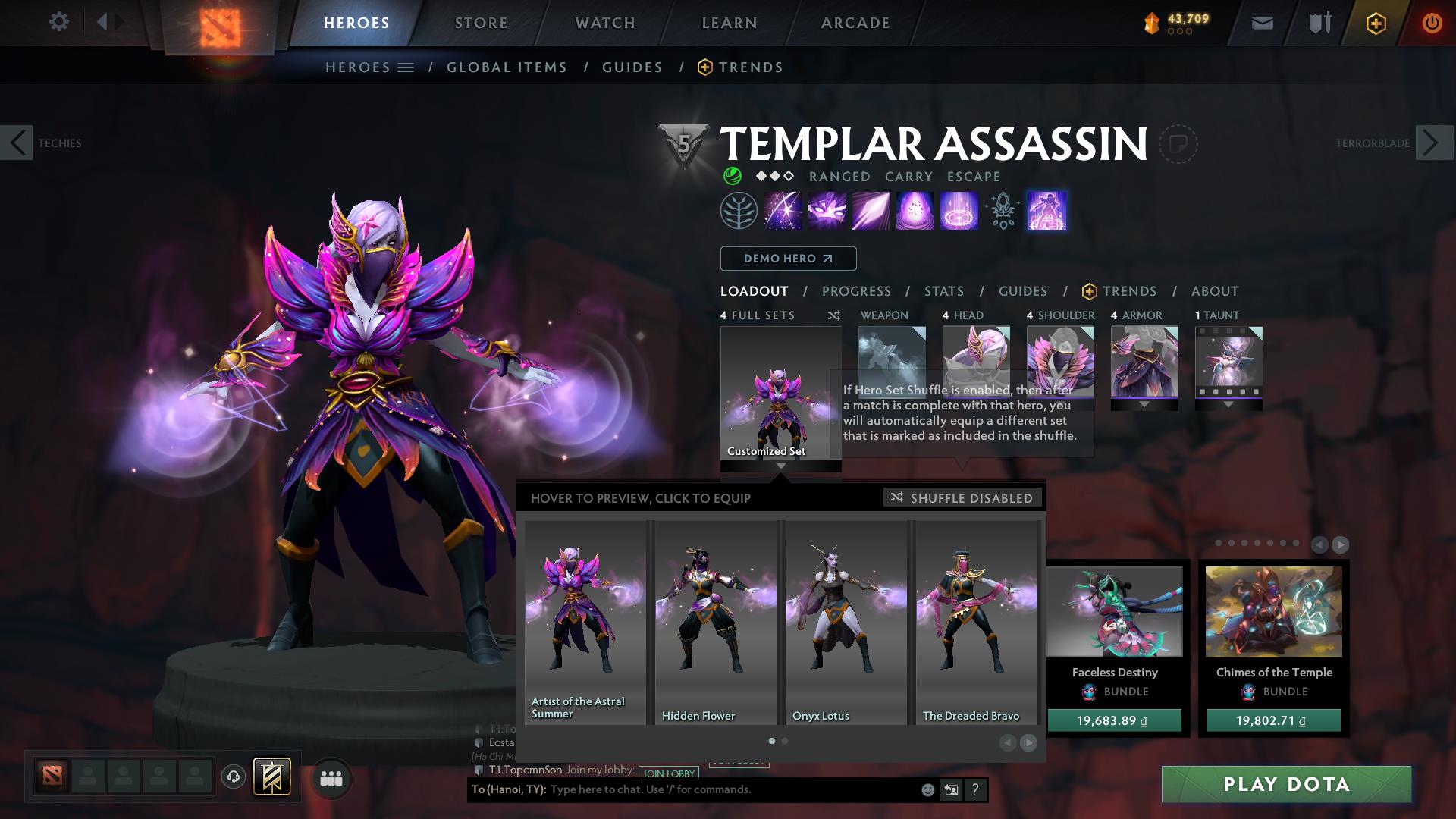Switch to the STATS tab

tap(943, 290)
